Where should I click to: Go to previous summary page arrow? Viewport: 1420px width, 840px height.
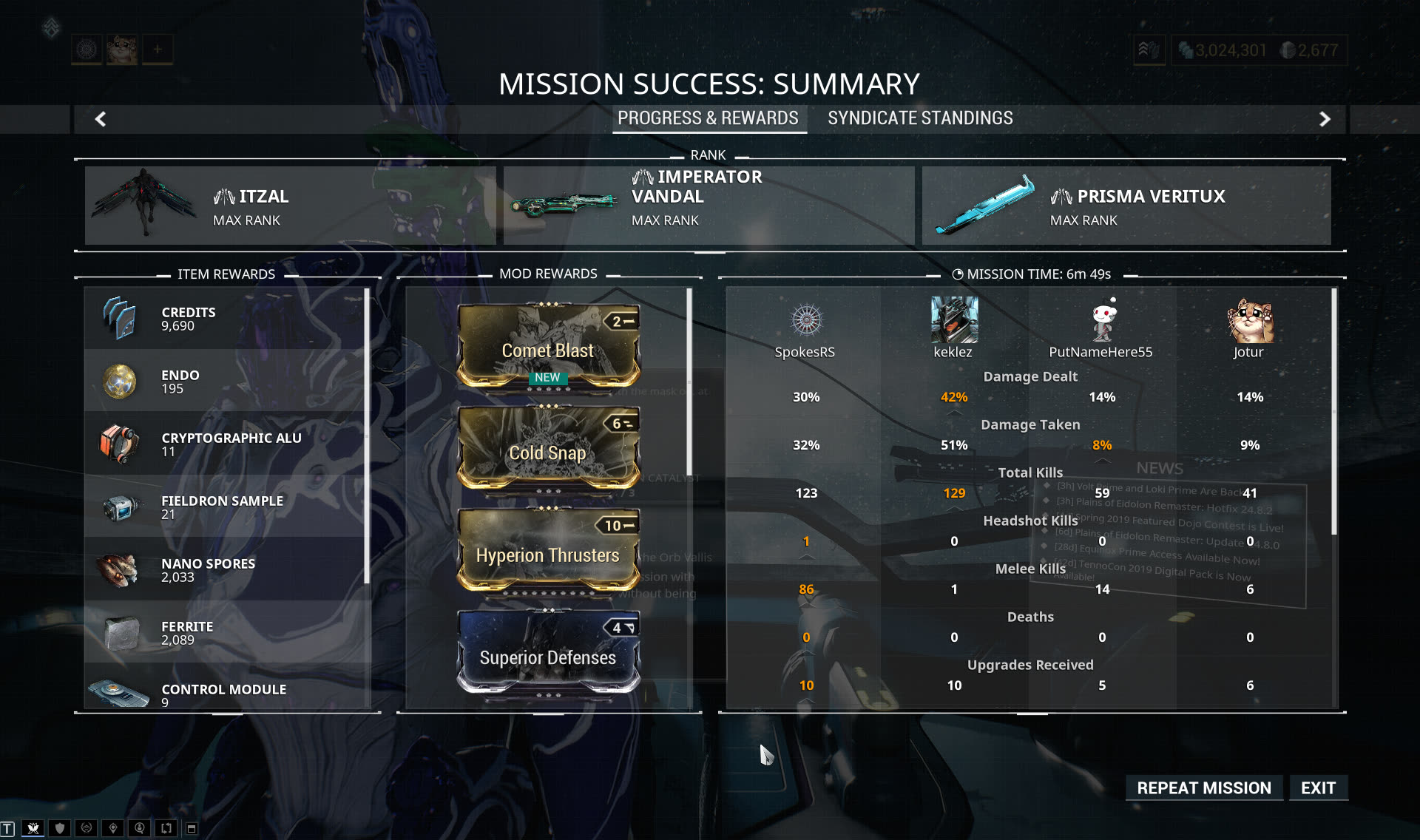(x=101, y=119)
